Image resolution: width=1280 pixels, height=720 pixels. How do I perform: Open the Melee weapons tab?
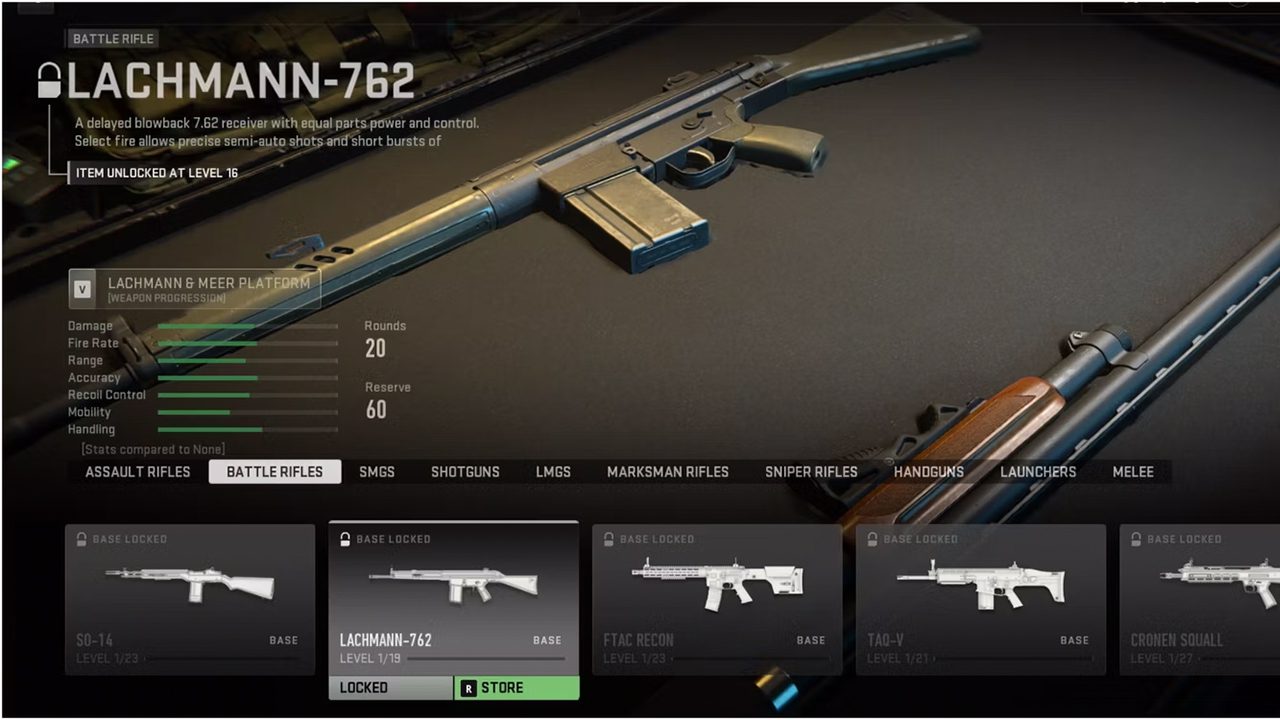(x=1133, y=472)
